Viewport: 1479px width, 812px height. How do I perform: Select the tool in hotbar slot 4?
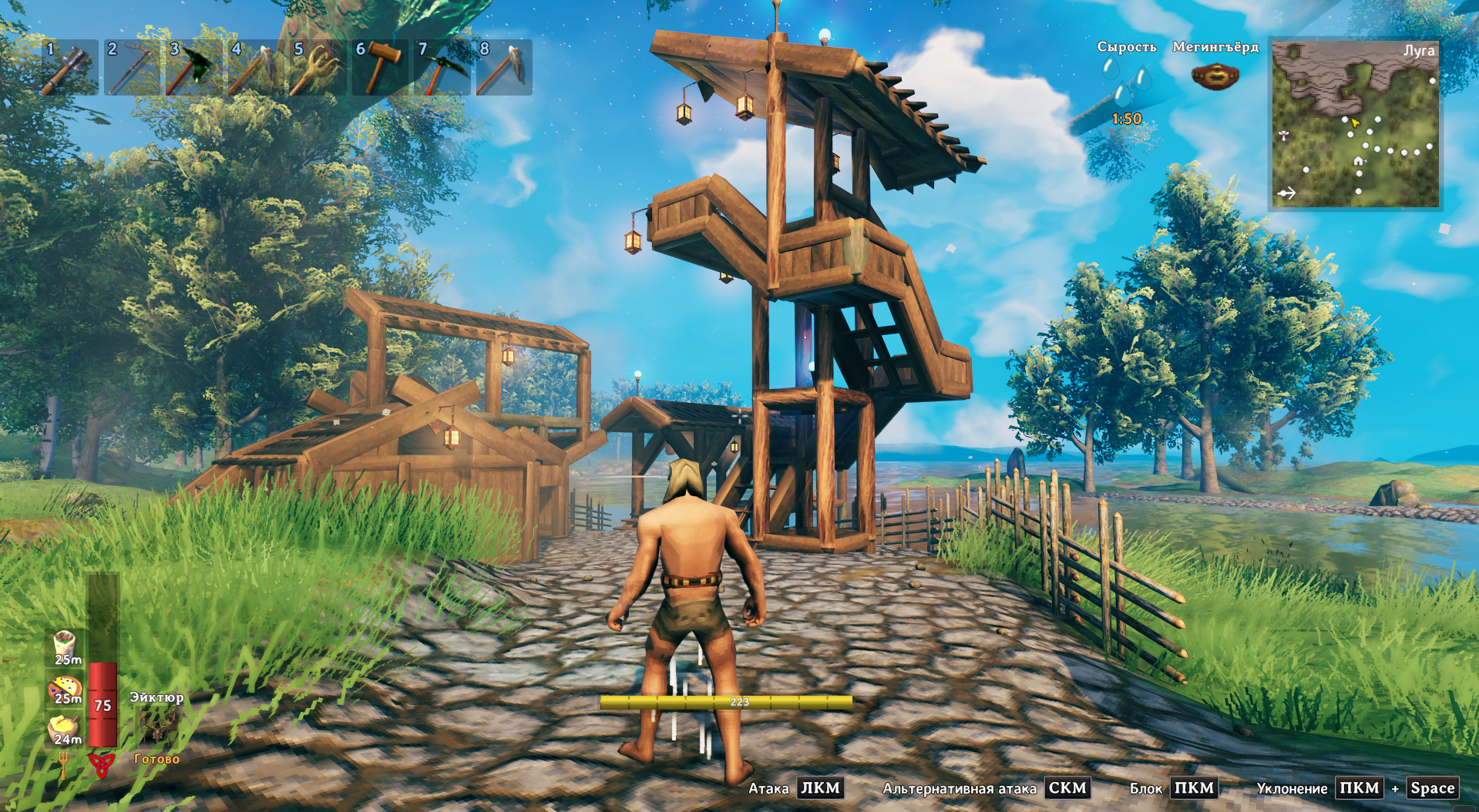click(256, 68)
